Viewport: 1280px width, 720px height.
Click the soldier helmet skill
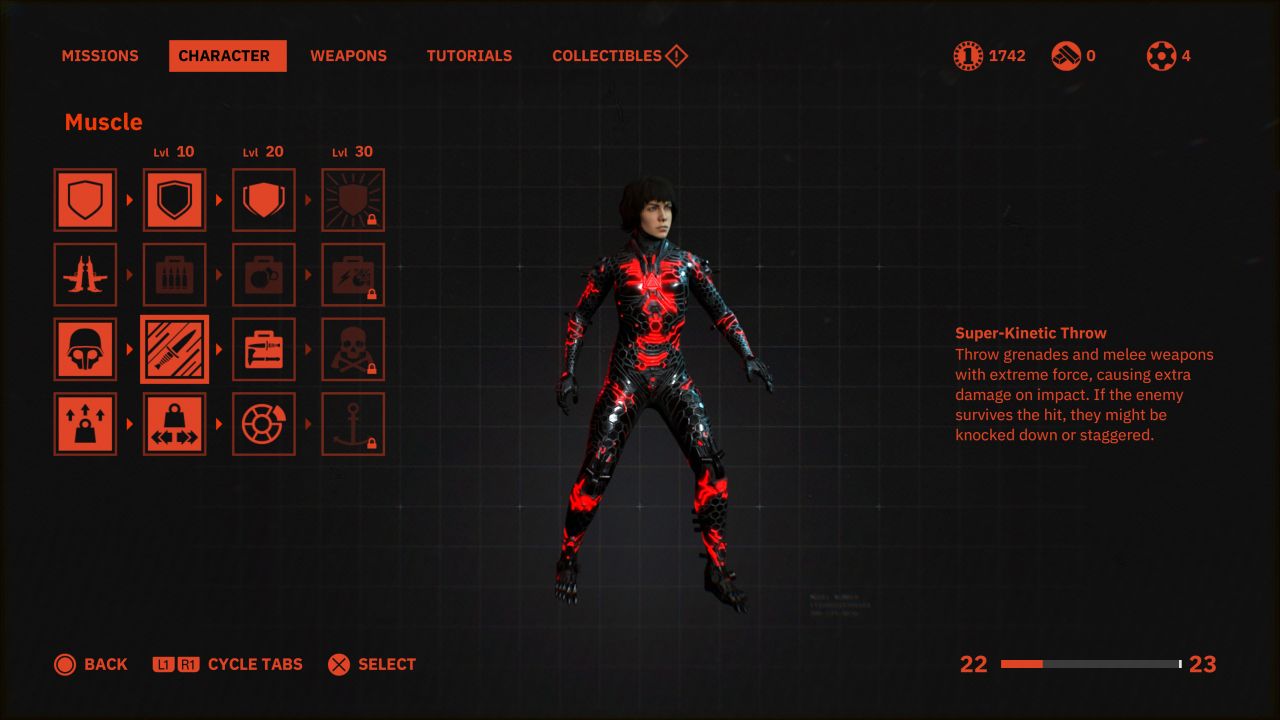tap(85, 349)
